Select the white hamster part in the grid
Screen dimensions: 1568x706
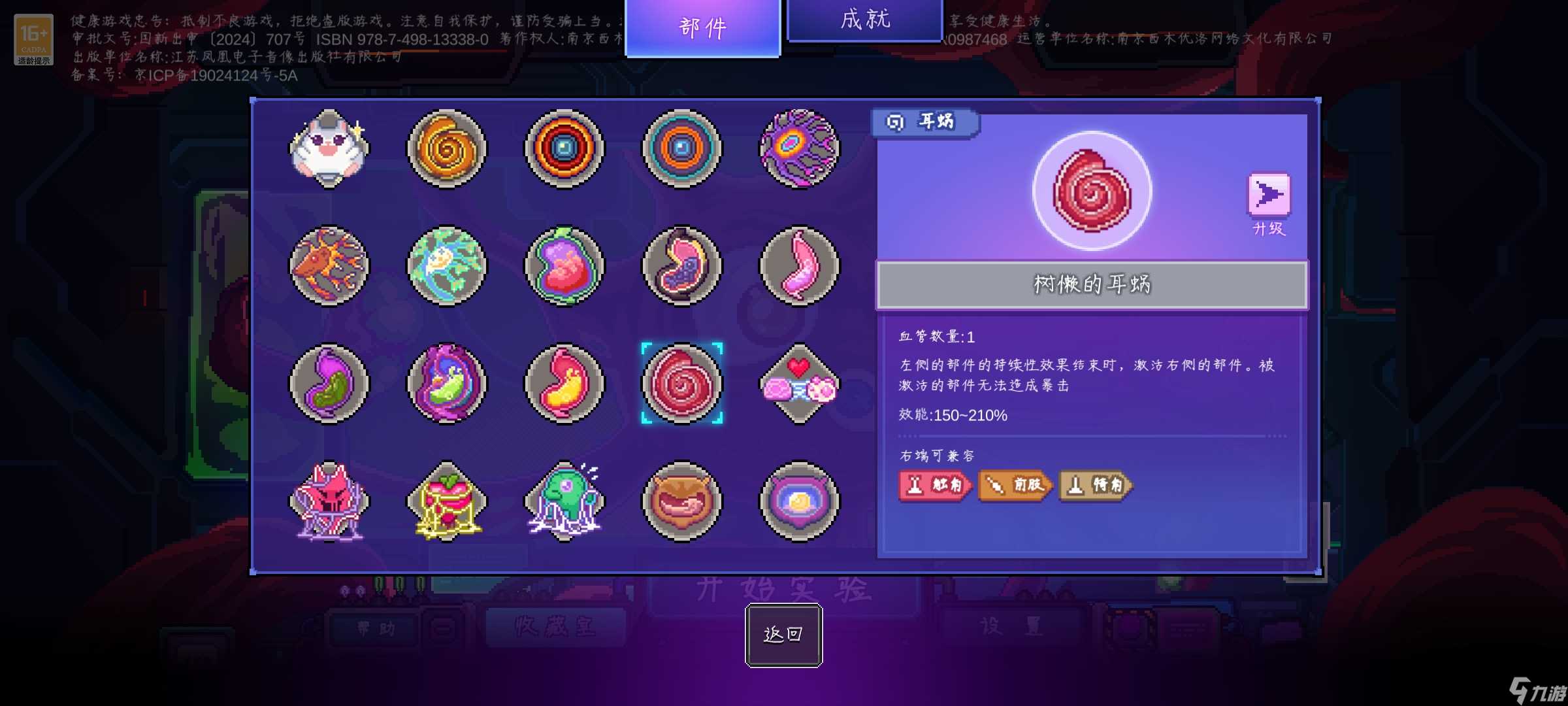[329, 149]
